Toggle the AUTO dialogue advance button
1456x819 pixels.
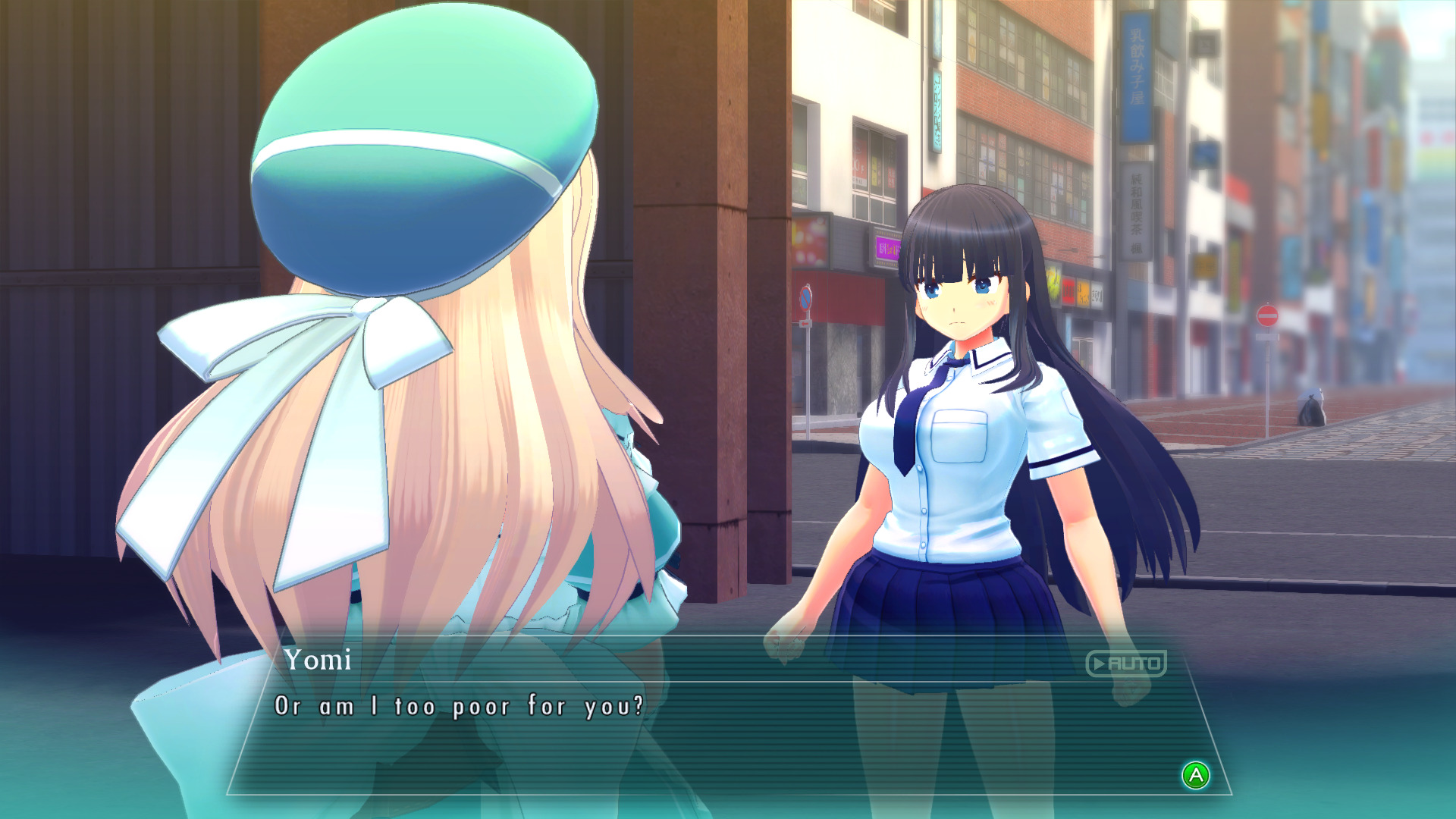pyautogui.click(x=1126, y=664)
